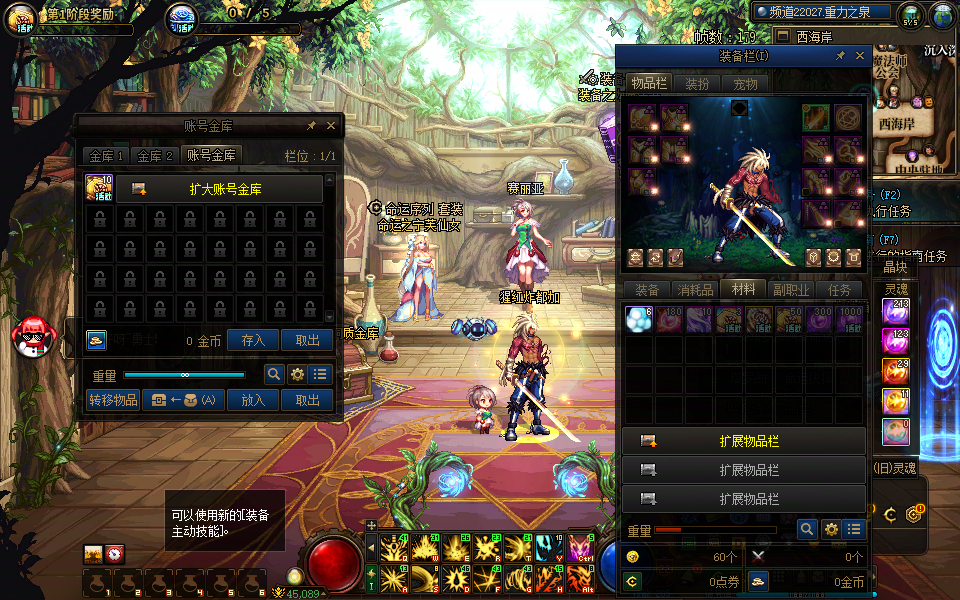The image size is (960, 600).
Task: Switch to the 金库 2 tab
Action: click(156, 156)
